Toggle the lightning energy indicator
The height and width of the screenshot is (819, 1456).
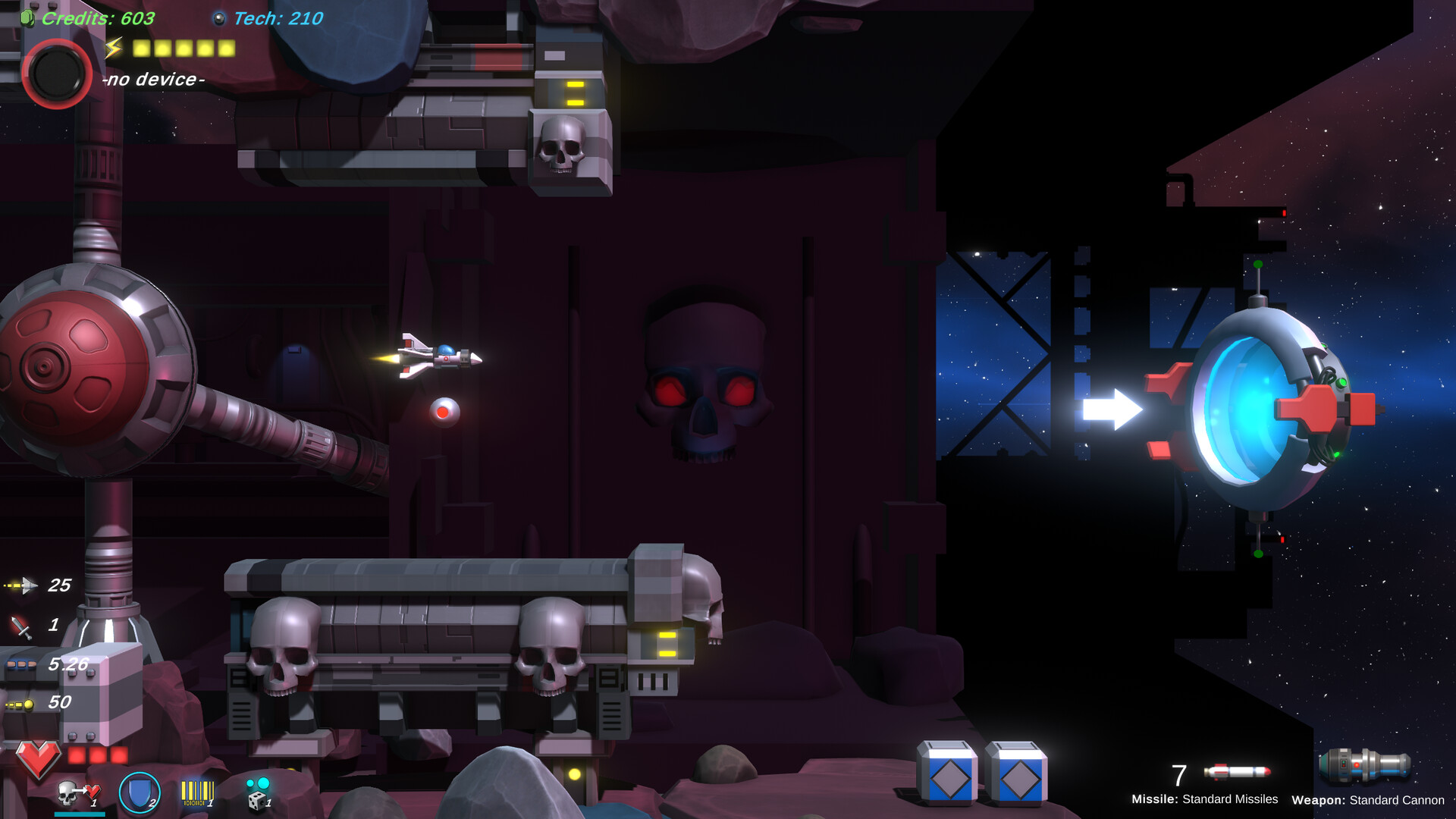pyautogui.click(x=112, y=47)
